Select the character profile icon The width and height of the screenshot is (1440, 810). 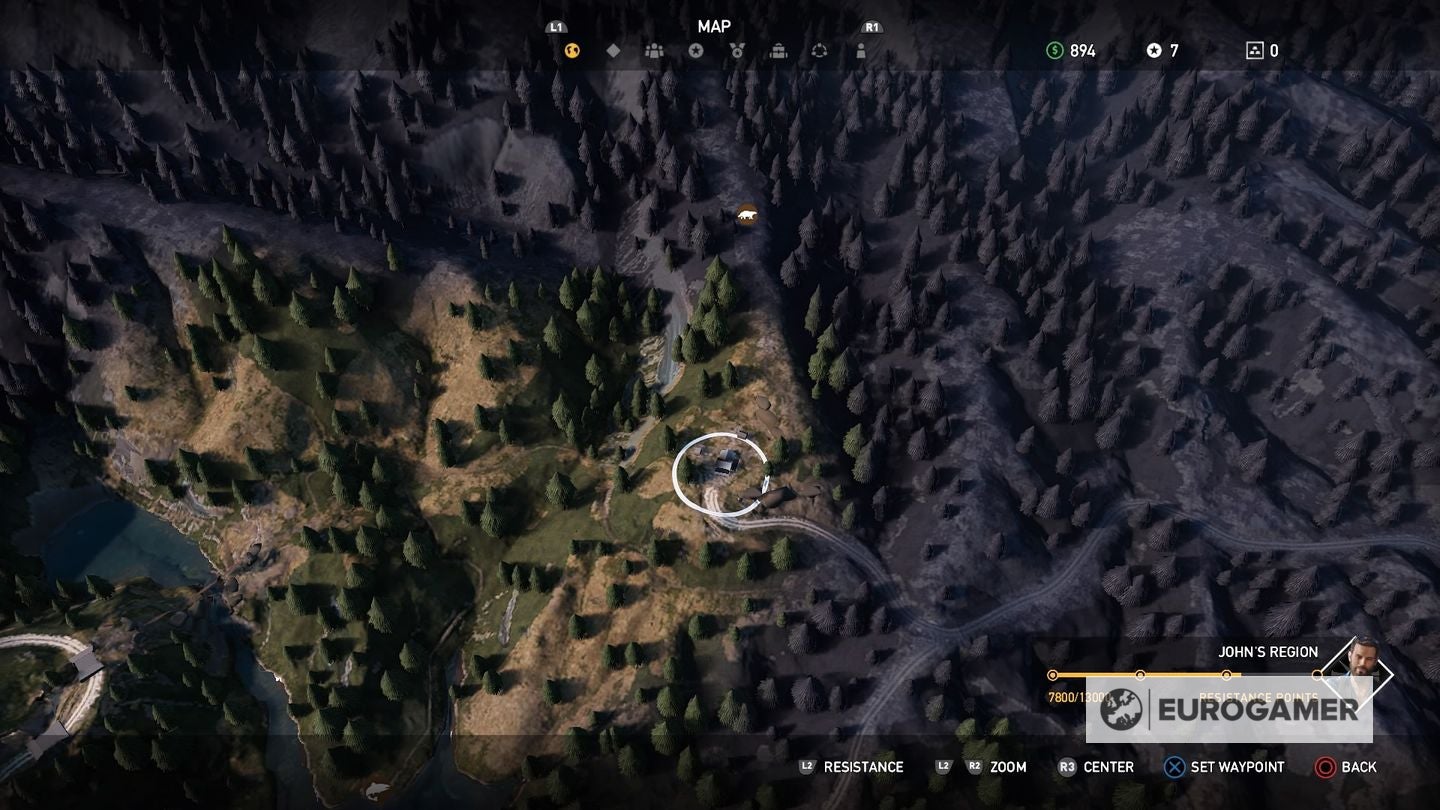point(861,49)
